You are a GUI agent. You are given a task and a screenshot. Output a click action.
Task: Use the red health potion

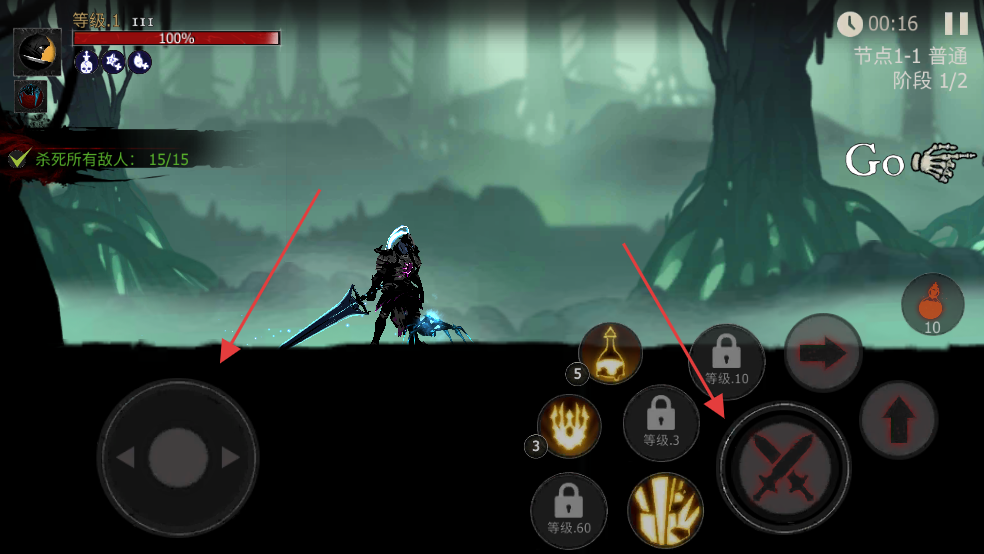[932, 304]
